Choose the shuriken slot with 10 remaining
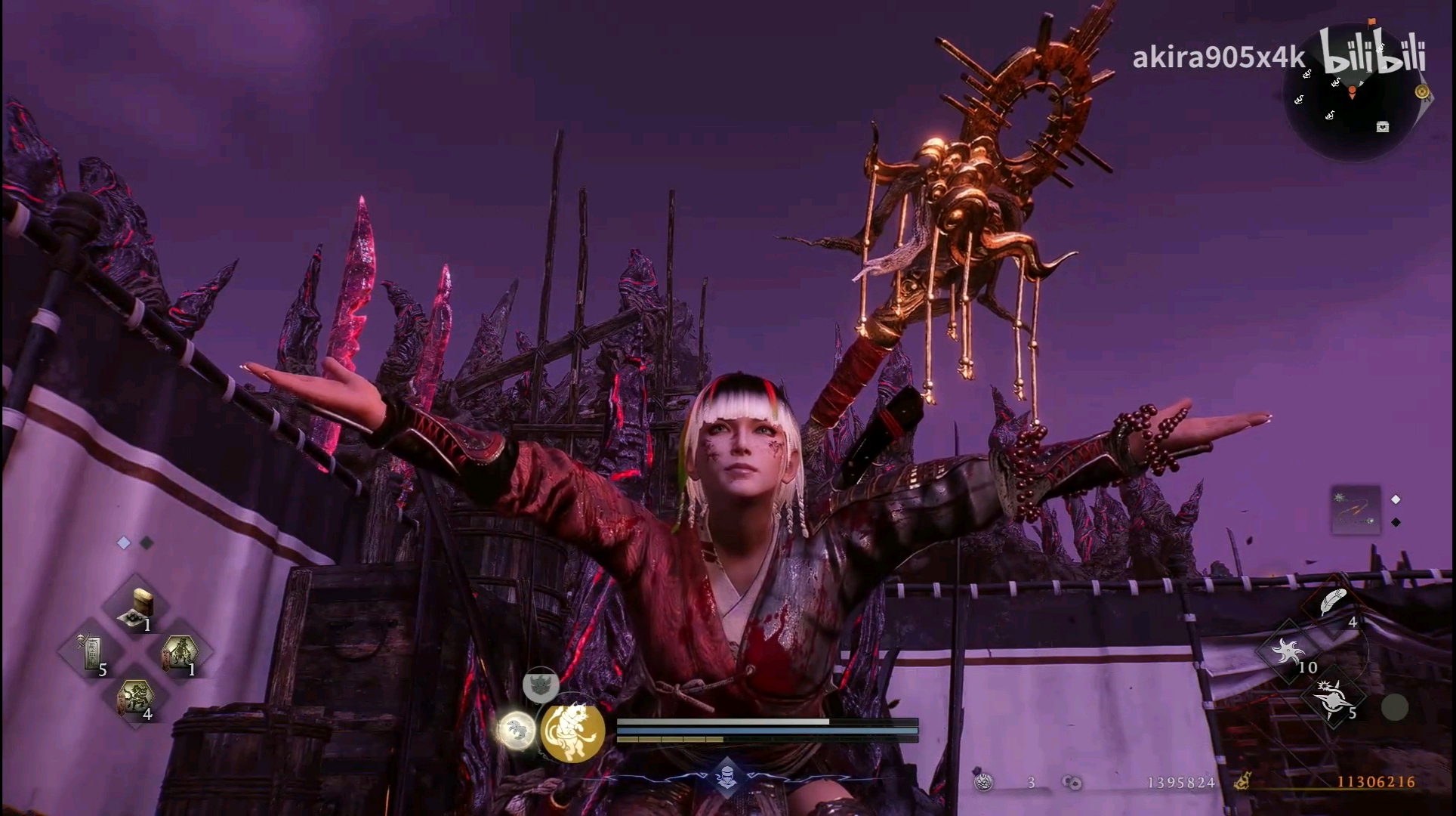The width and height of the screenshot is (1456, 816). point(1290,651)
